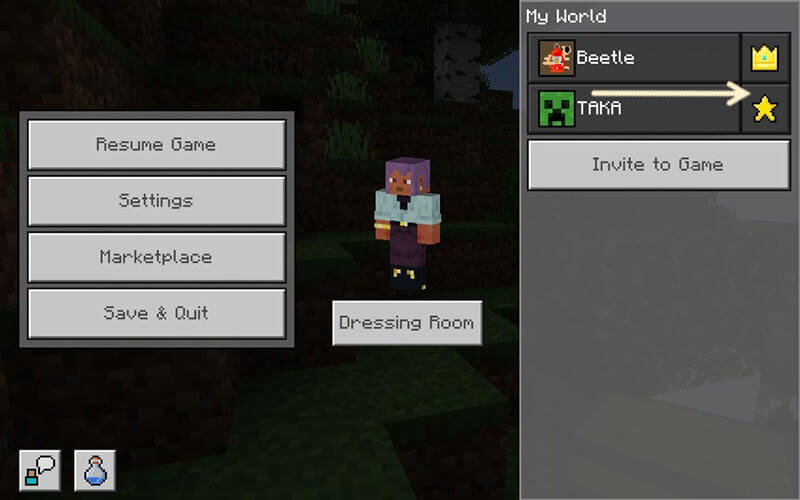The image size is (800, 500).
Task: Resume the game from pause menu
Action: (156, 144)
